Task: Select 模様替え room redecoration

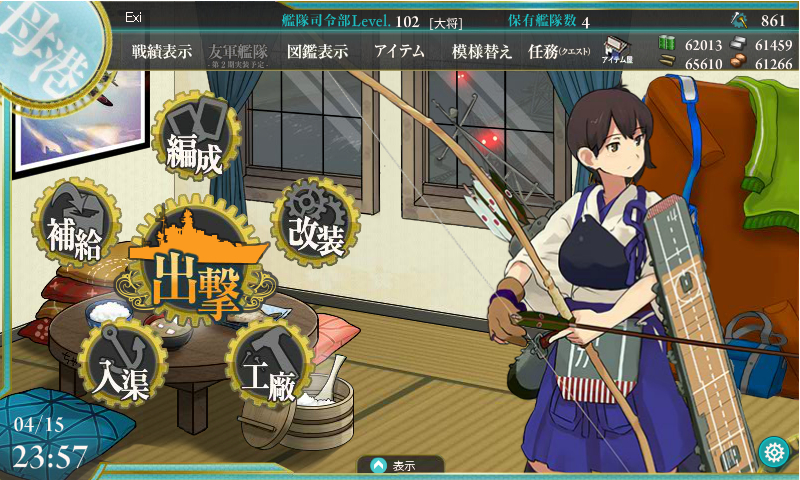Action: click(482, 52)
